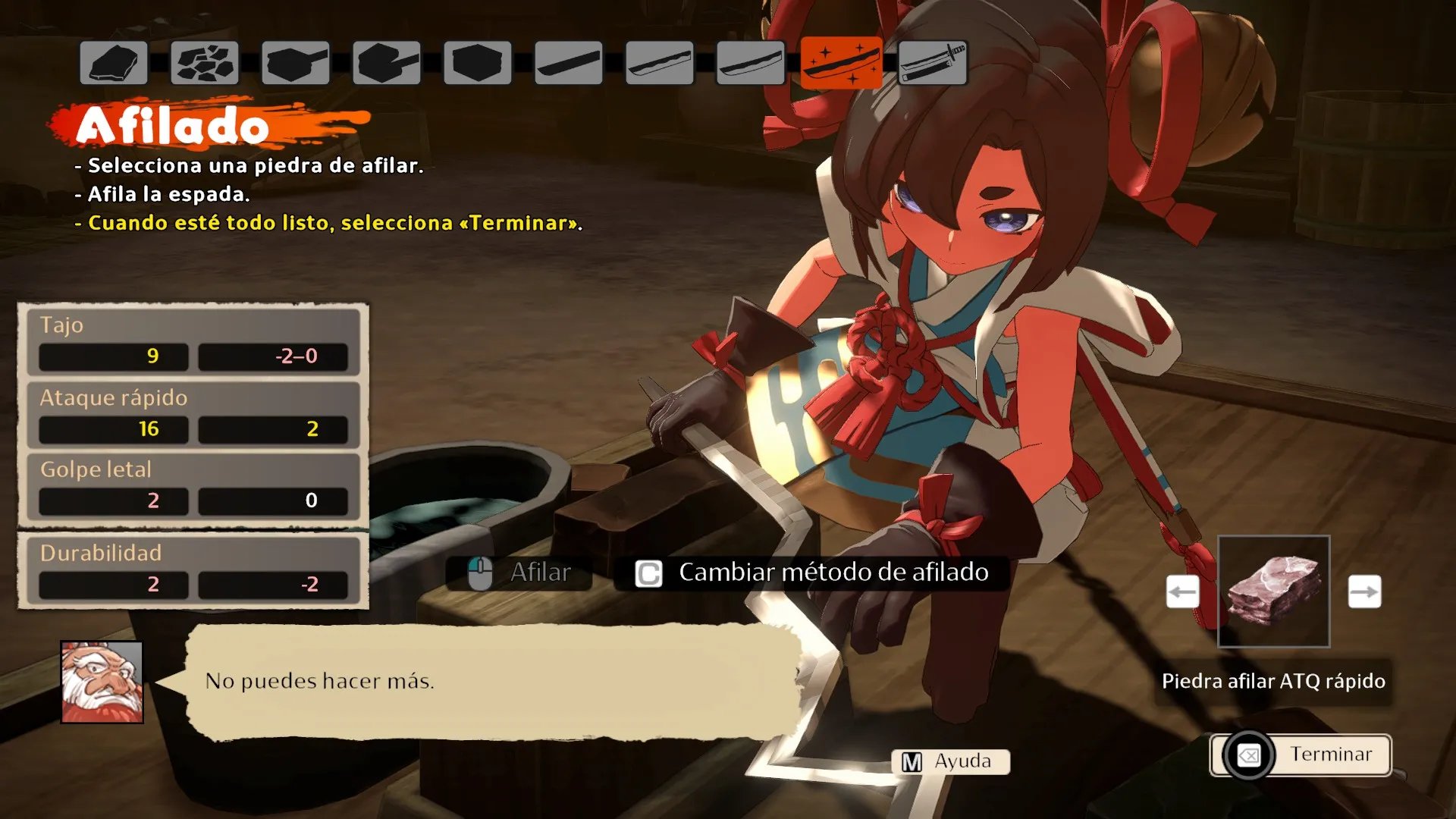Viewport: 1456px width, 819px height.
Task: Select the broken ore fragments step icon
Action: (205, 62)
